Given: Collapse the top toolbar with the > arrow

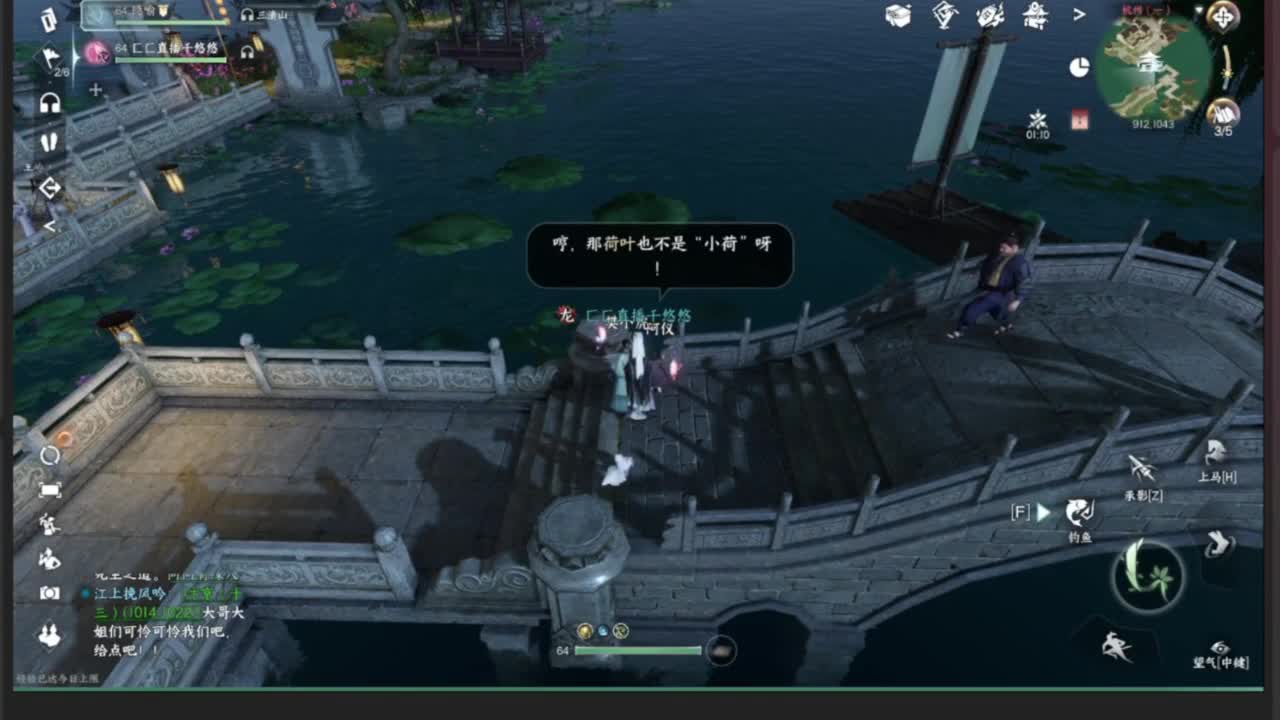Looking at the screenshot, I should point(1078,15).
